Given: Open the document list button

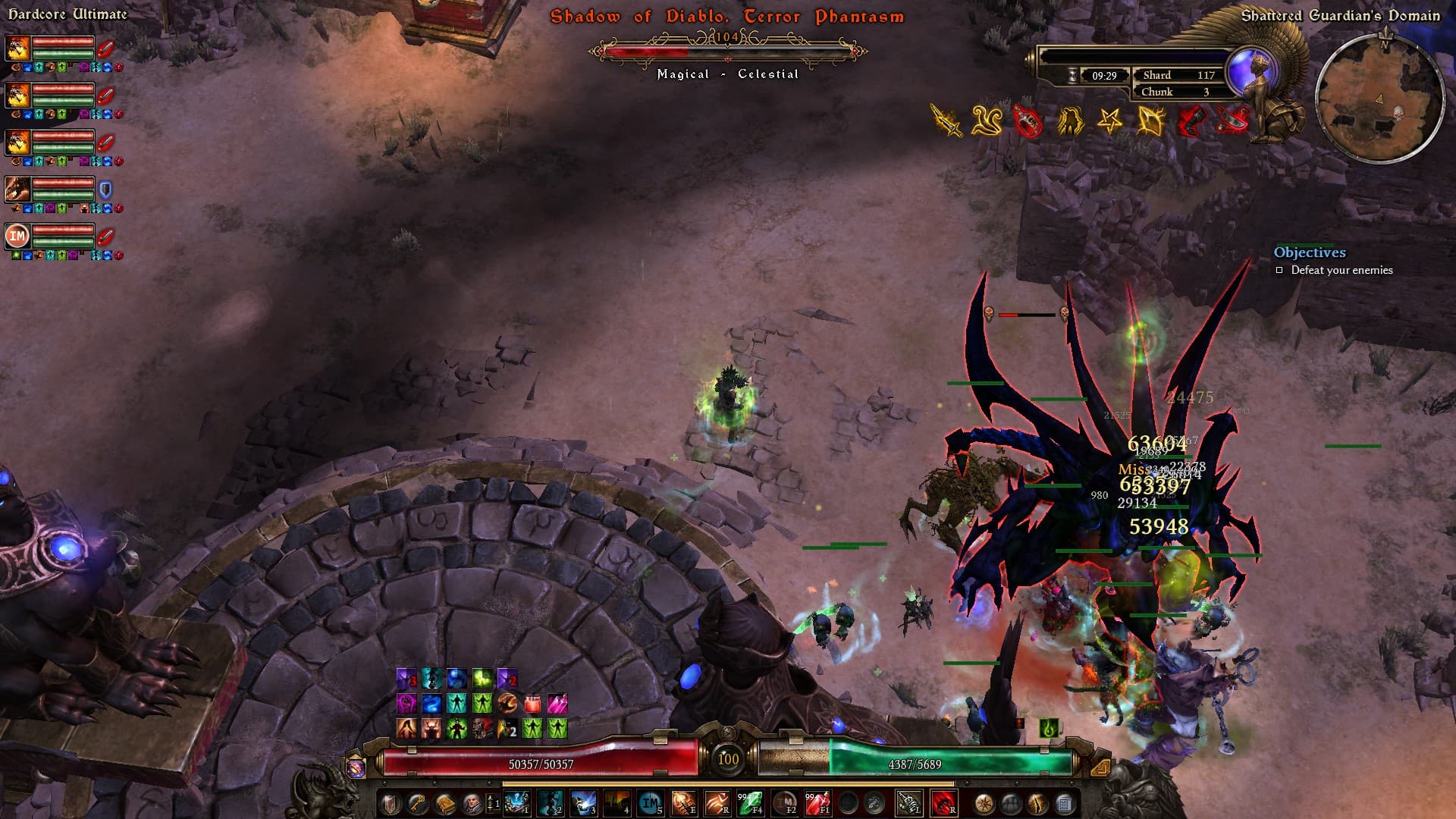Looking at the screenshot, I should (1064, 803).
